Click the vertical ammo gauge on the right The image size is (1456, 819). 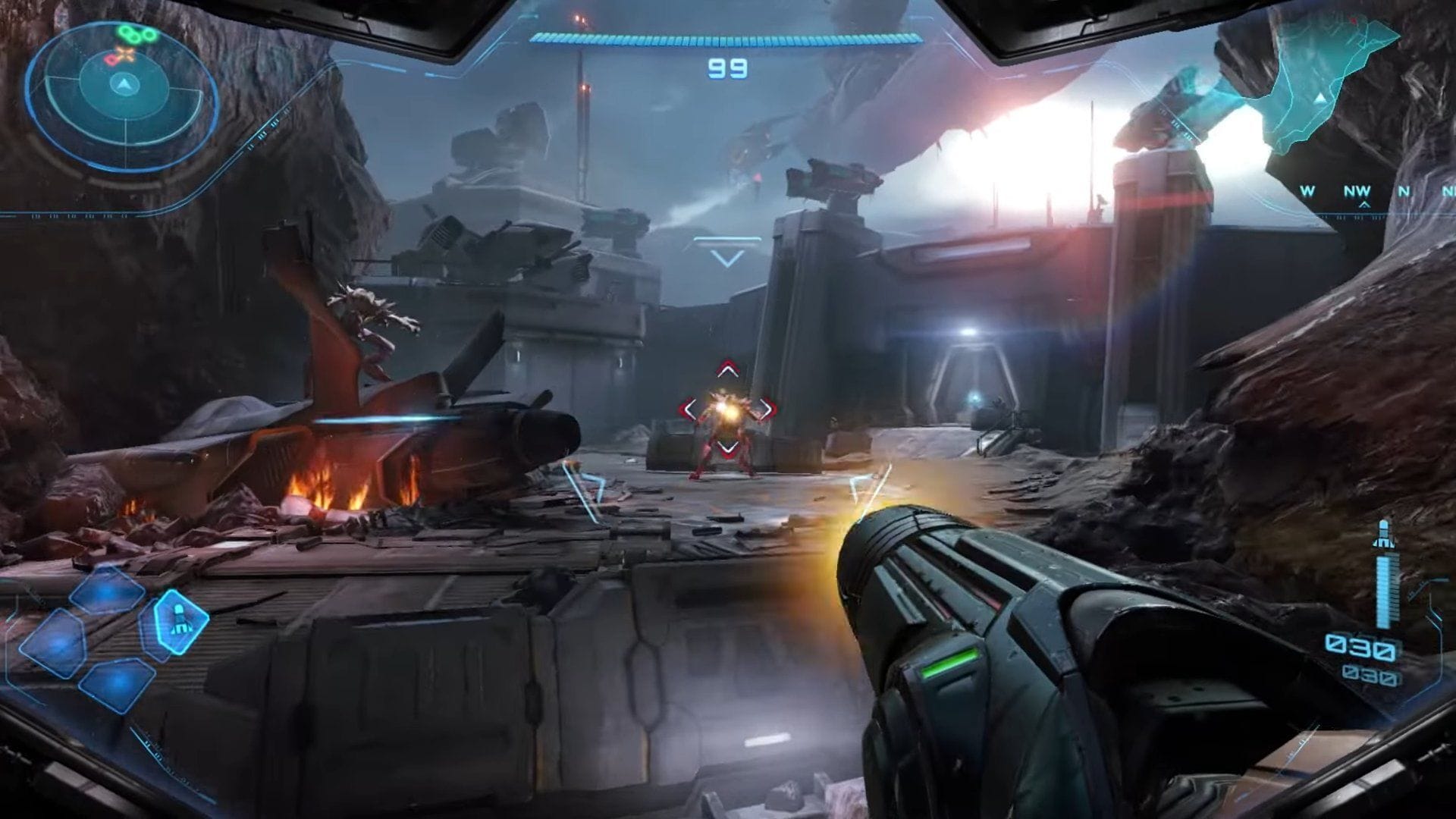[x=1385, y=588]
